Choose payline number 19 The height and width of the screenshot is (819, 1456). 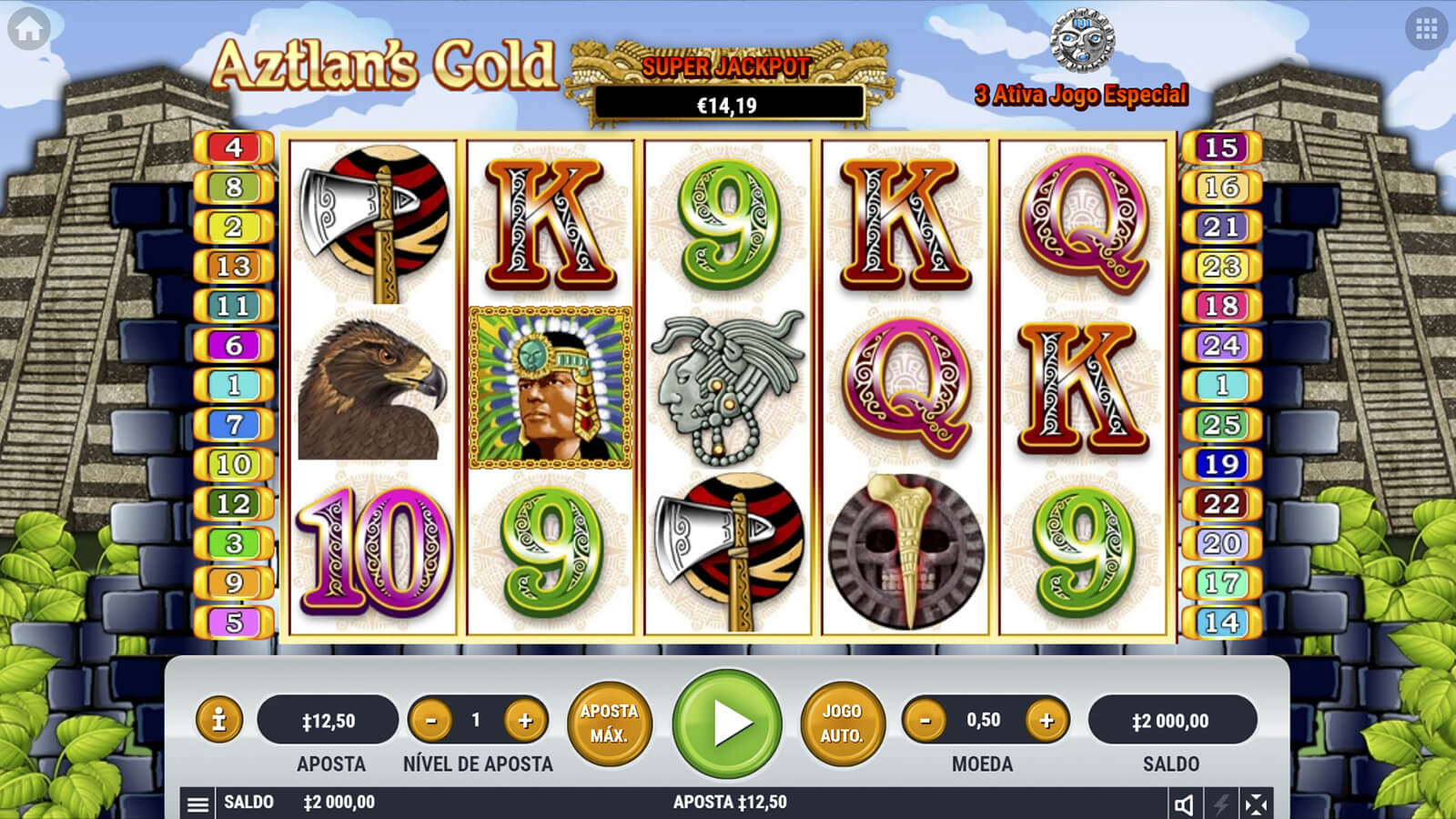click(x=1221, y=464)
